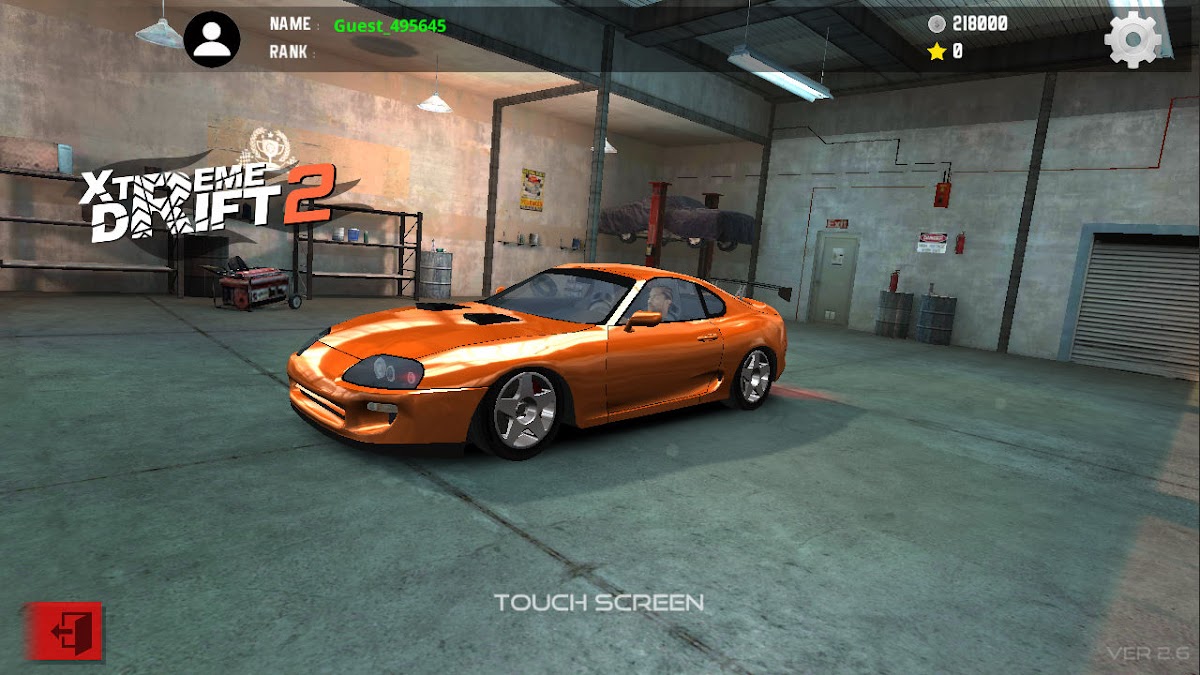Click the red exit door button
Screen dimensions: 1200x675
(x=65, y=631)
